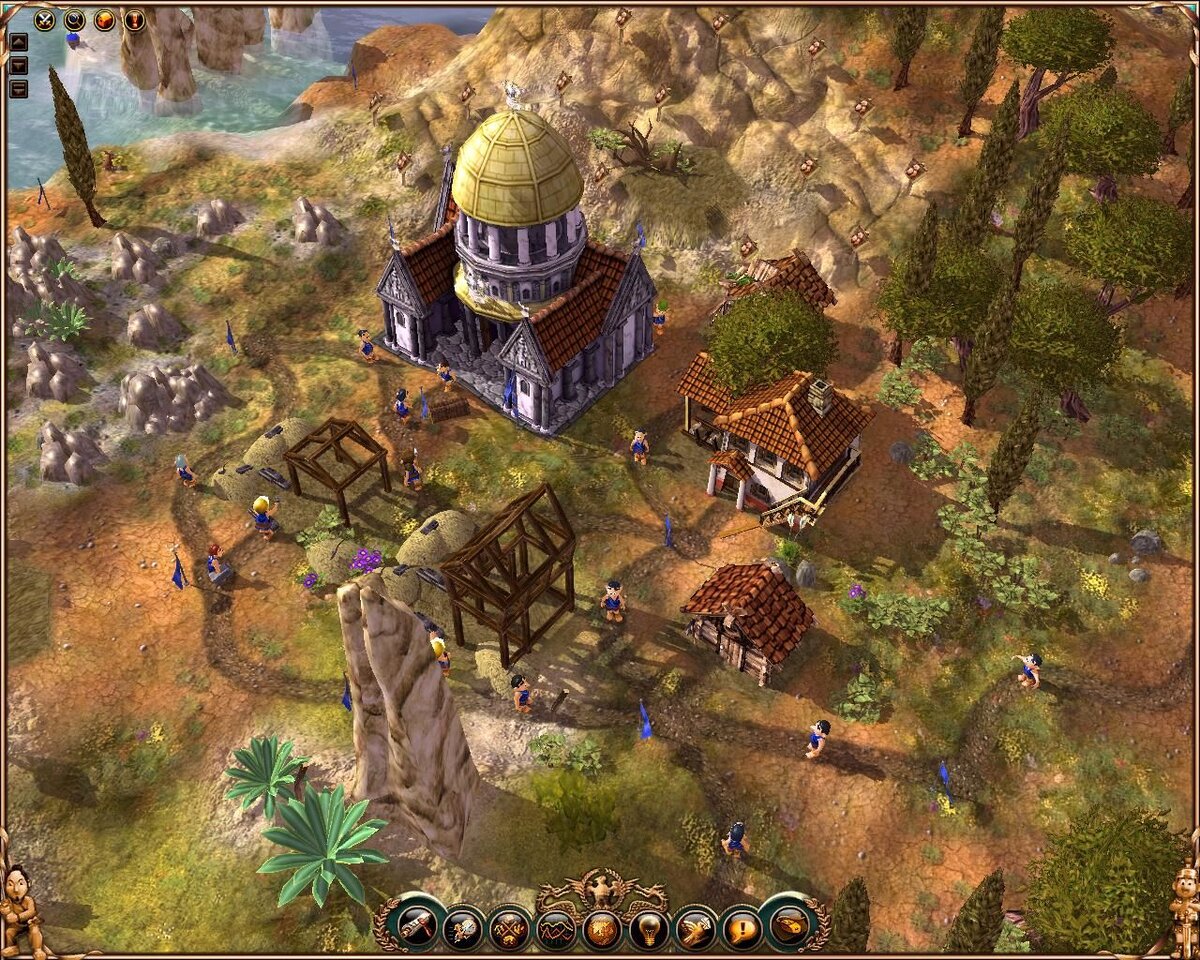The width and height of the screenshot is (1200, 960).
Task: Click the plain down arrow button
Action: point(19,65)
